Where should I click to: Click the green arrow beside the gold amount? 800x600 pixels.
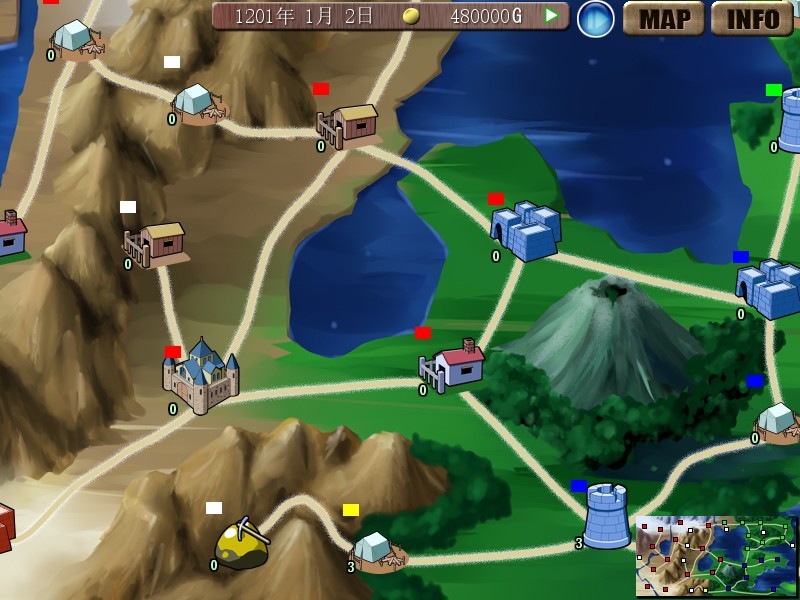coord(551,15)
